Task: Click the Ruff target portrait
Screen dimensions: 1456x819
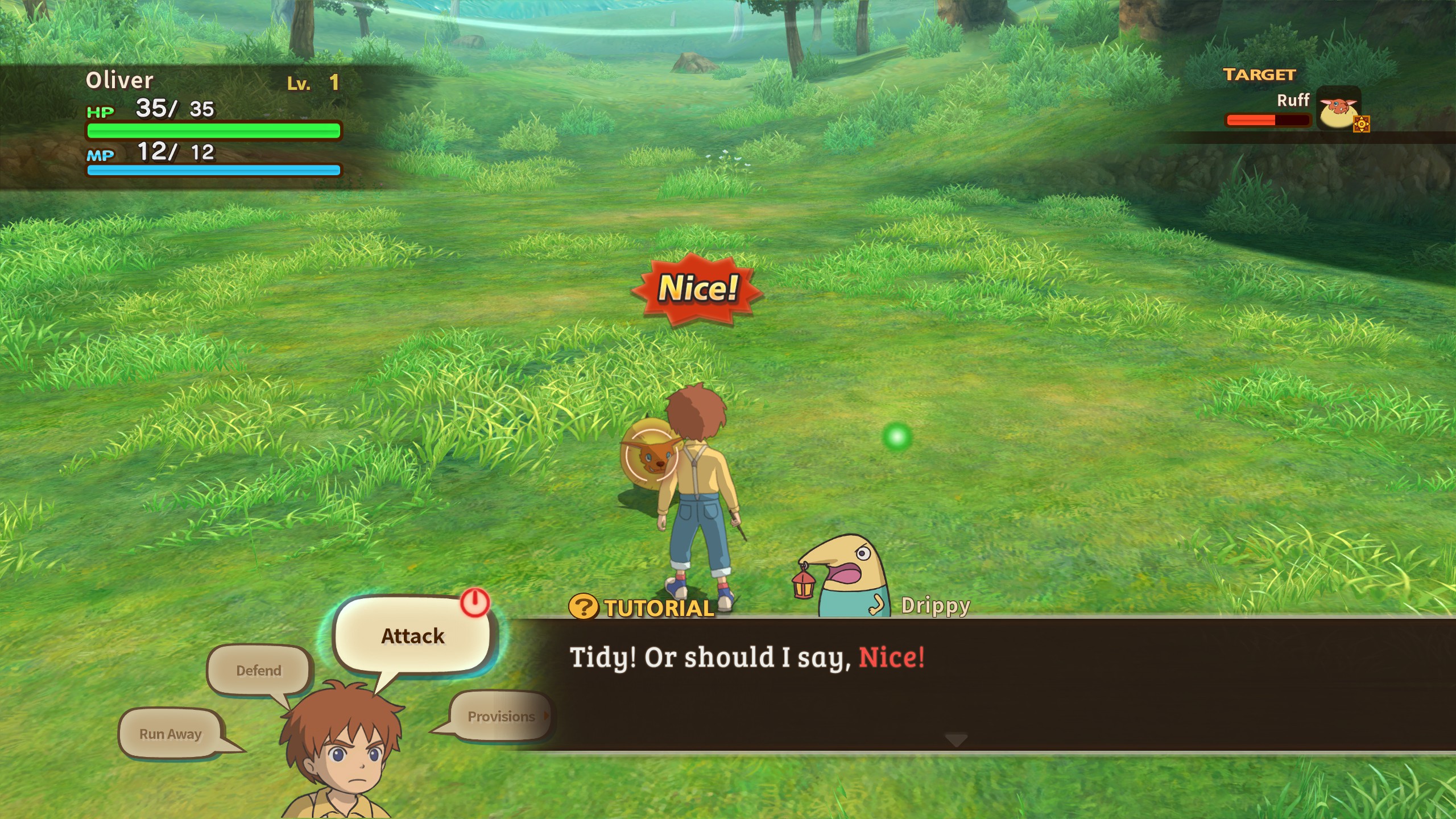Action: (1338, 109)
